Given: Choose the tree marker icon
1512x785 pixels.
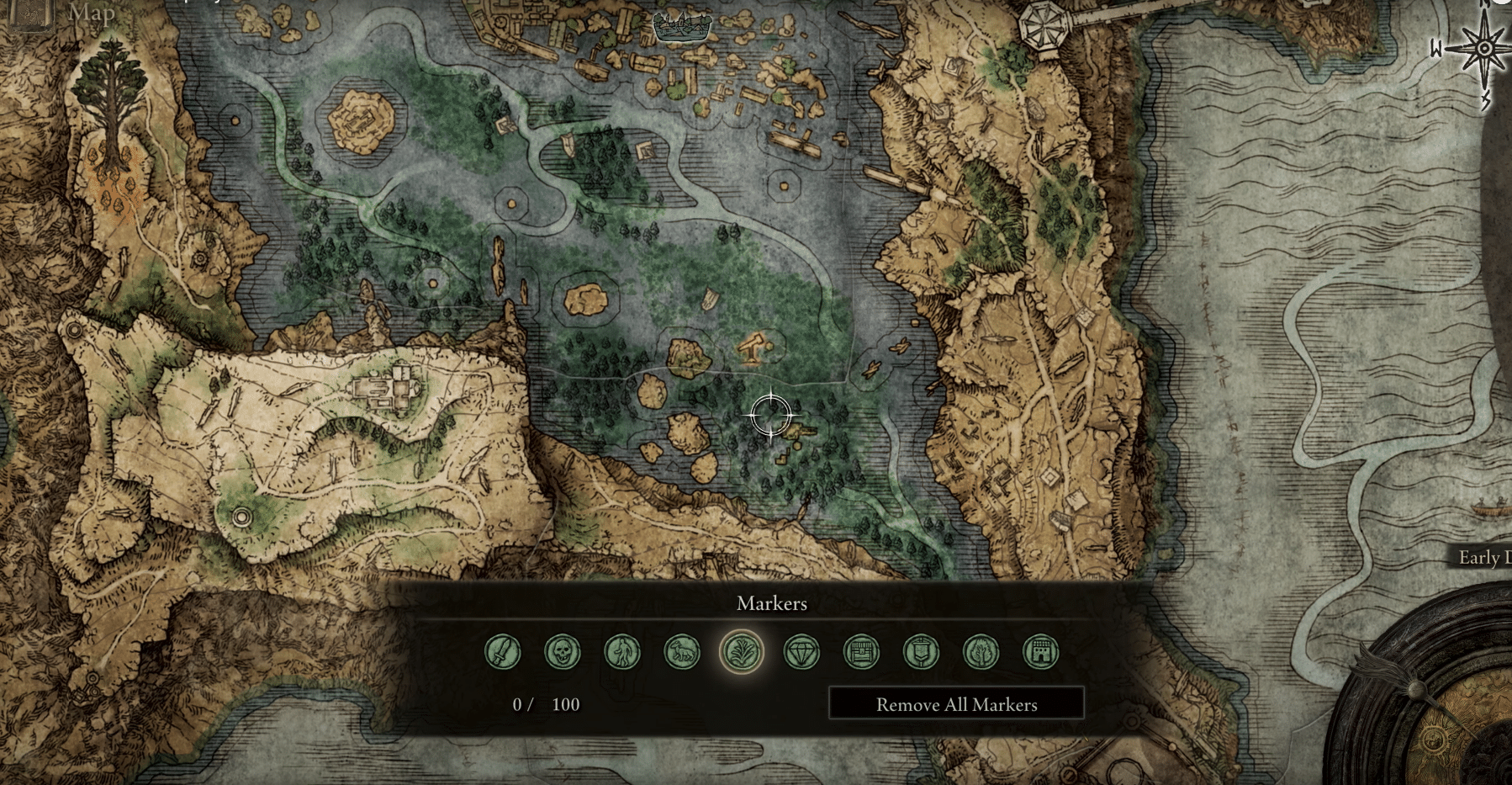Looking at the screenshot, I should click(981, 652).
